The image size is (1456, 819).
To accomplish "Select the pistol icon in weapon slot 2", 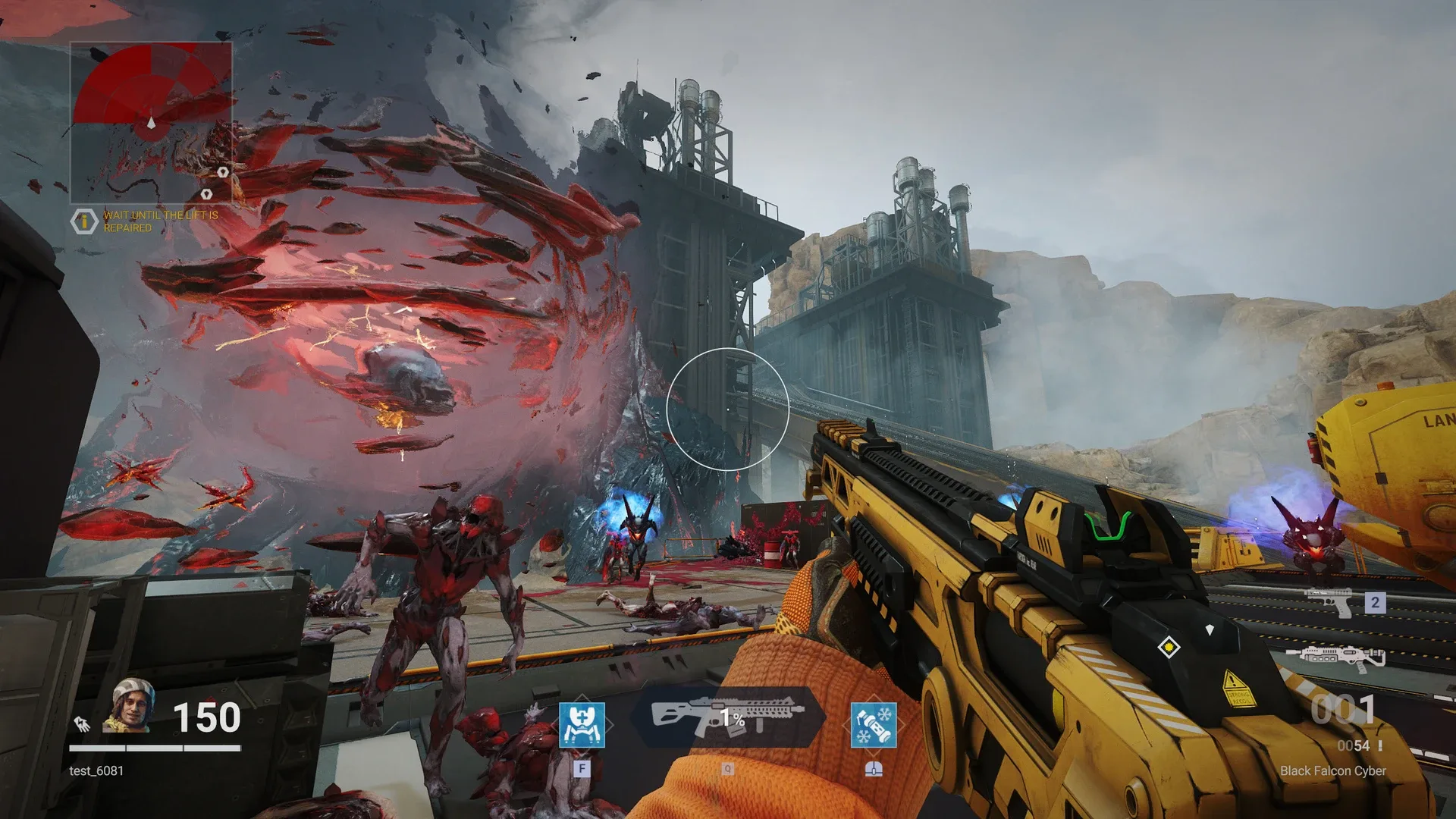I will pos(1329,604).
